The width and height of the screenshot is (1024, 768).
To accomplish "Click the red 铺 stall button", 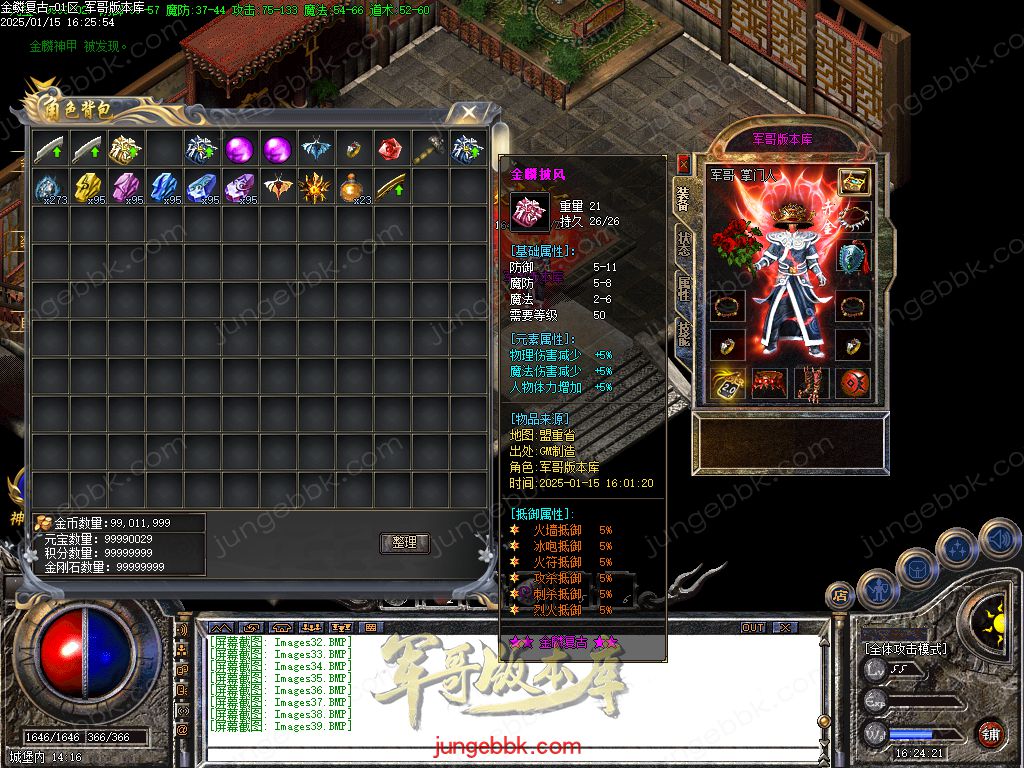I will tap(990, 733).
